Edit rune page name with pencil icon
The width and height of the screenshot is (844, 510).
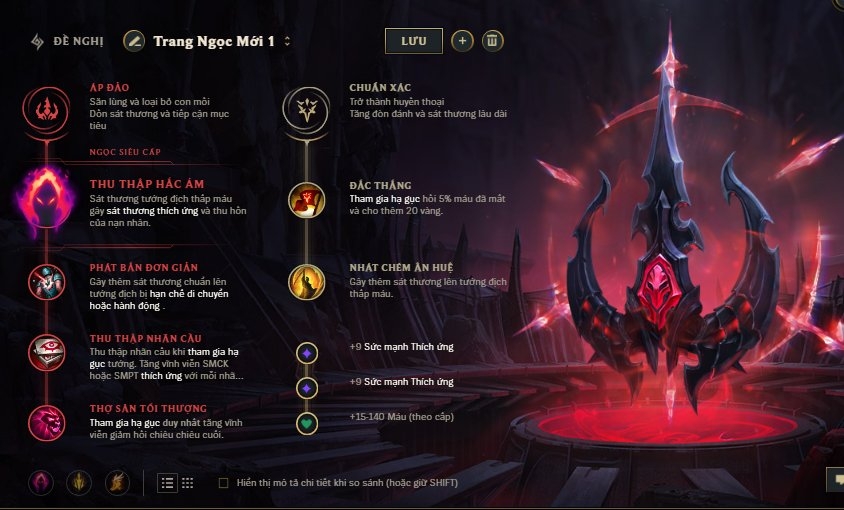(134, 41)
